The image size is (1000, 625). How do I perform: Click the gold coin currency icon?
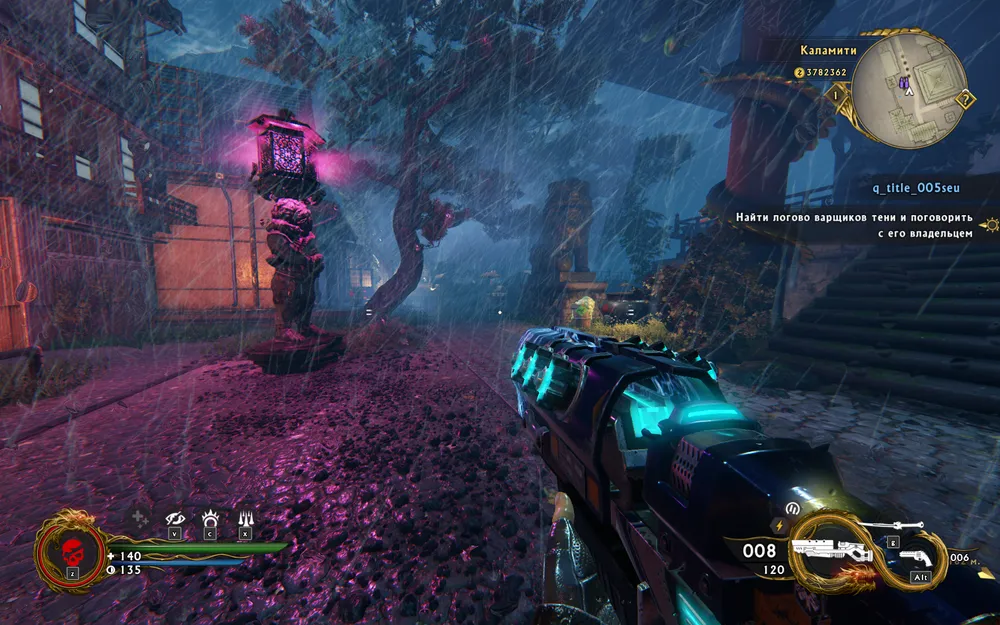[x=800, y=72]
